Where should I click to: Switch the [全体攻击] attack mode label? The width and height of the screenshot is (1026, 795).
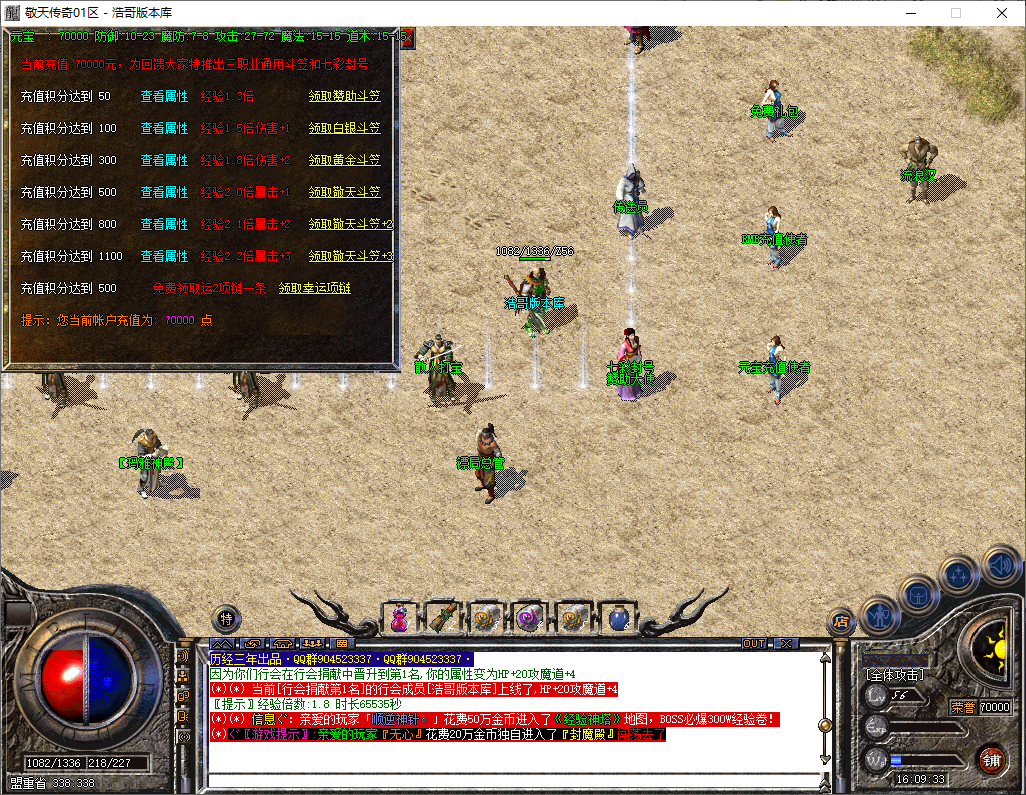coord(896,675)
